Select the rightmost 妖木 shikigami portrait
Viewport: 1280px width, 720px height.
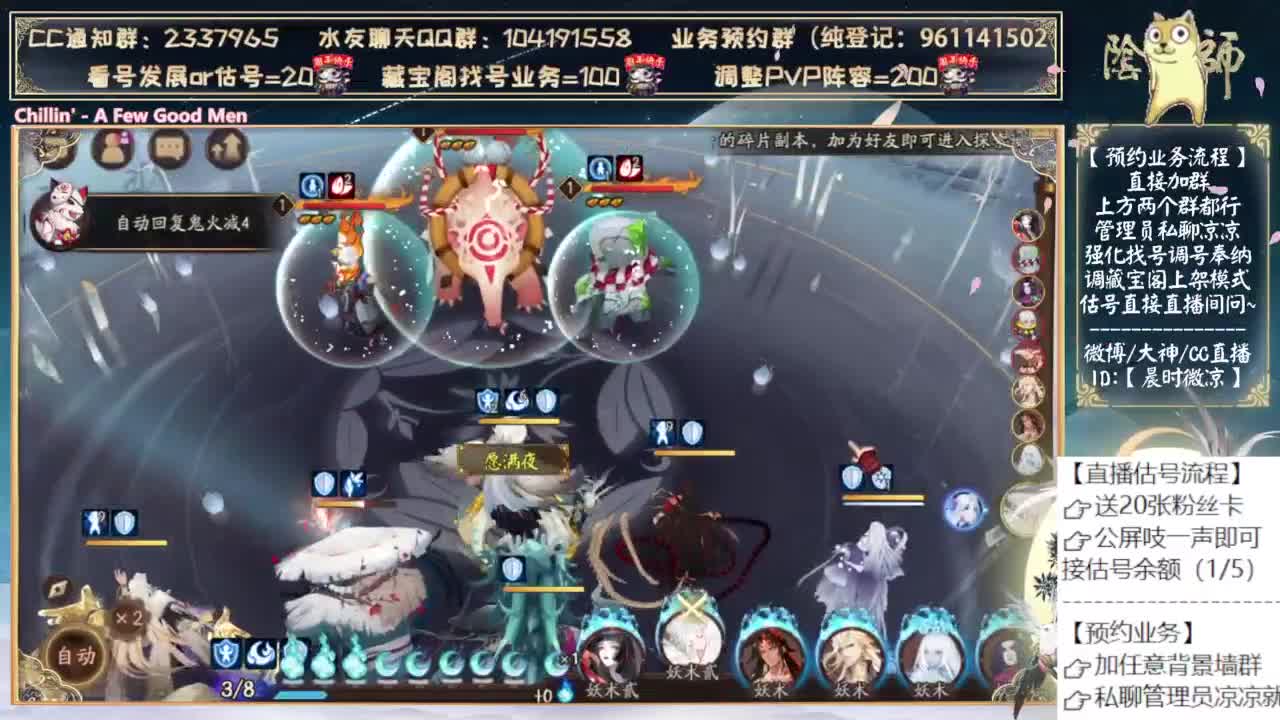(x=929, y=653)
